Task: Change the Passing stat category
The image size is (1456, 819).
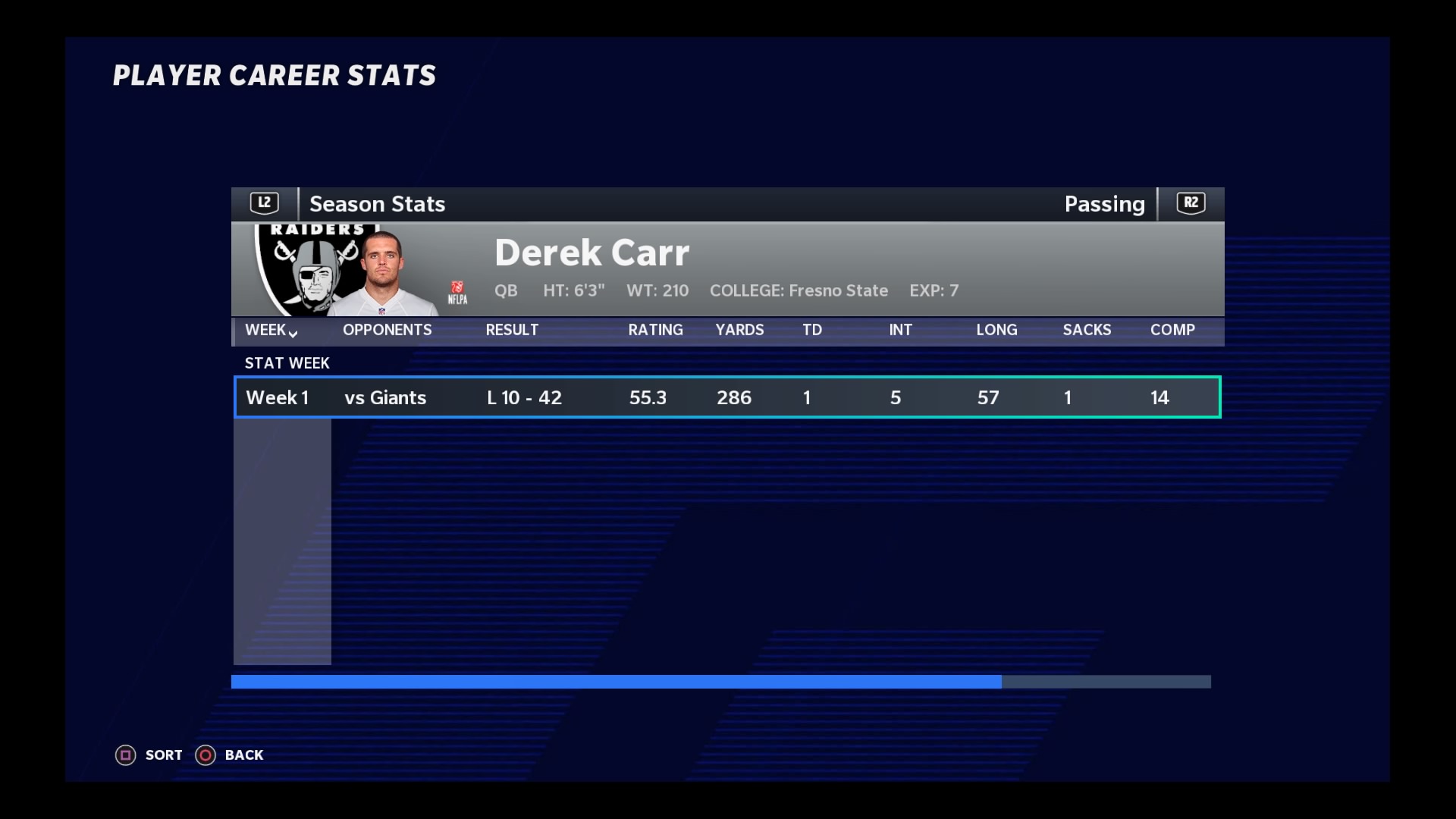Action: click(1191, 203)
